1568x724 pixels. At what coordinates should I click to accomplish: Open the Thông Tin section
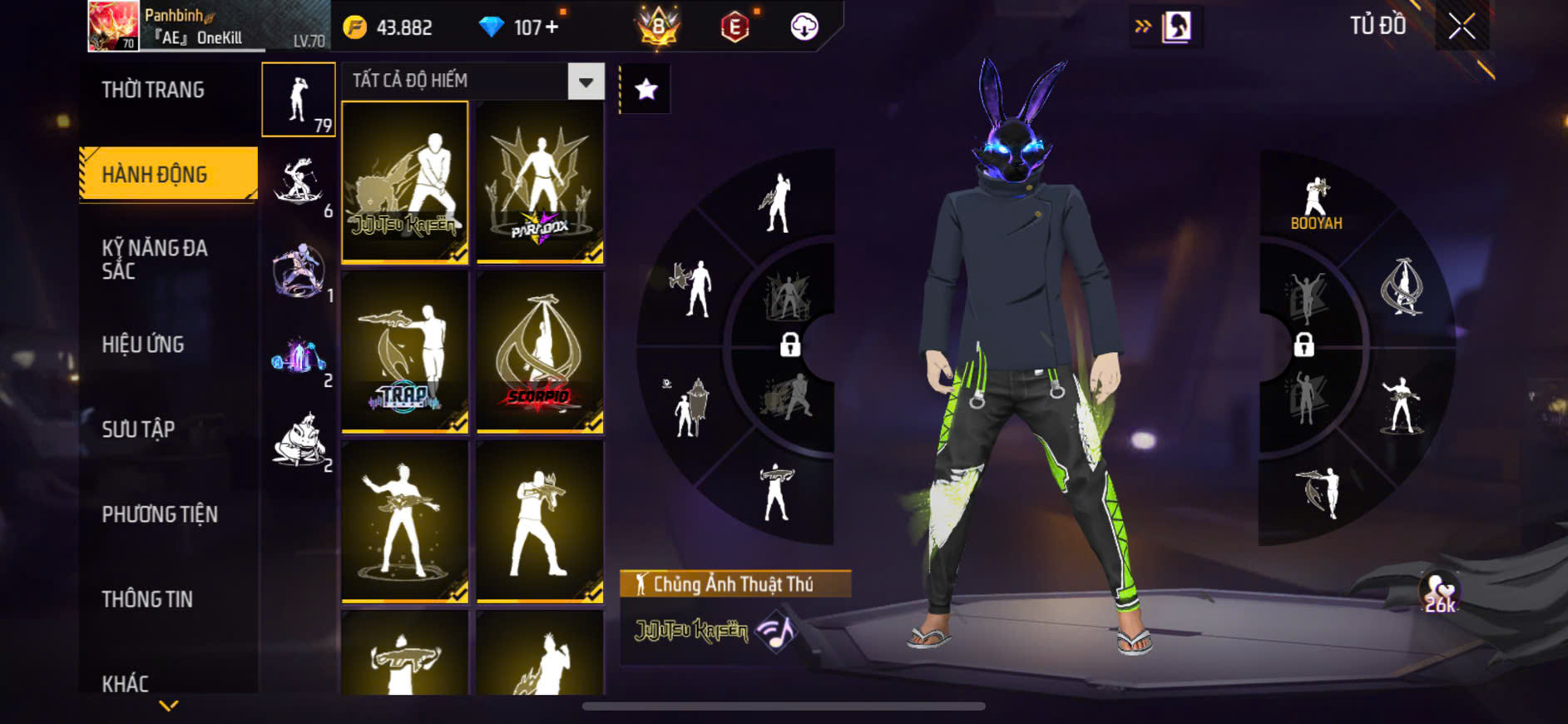pyautogui.click(x=147, y=599)
